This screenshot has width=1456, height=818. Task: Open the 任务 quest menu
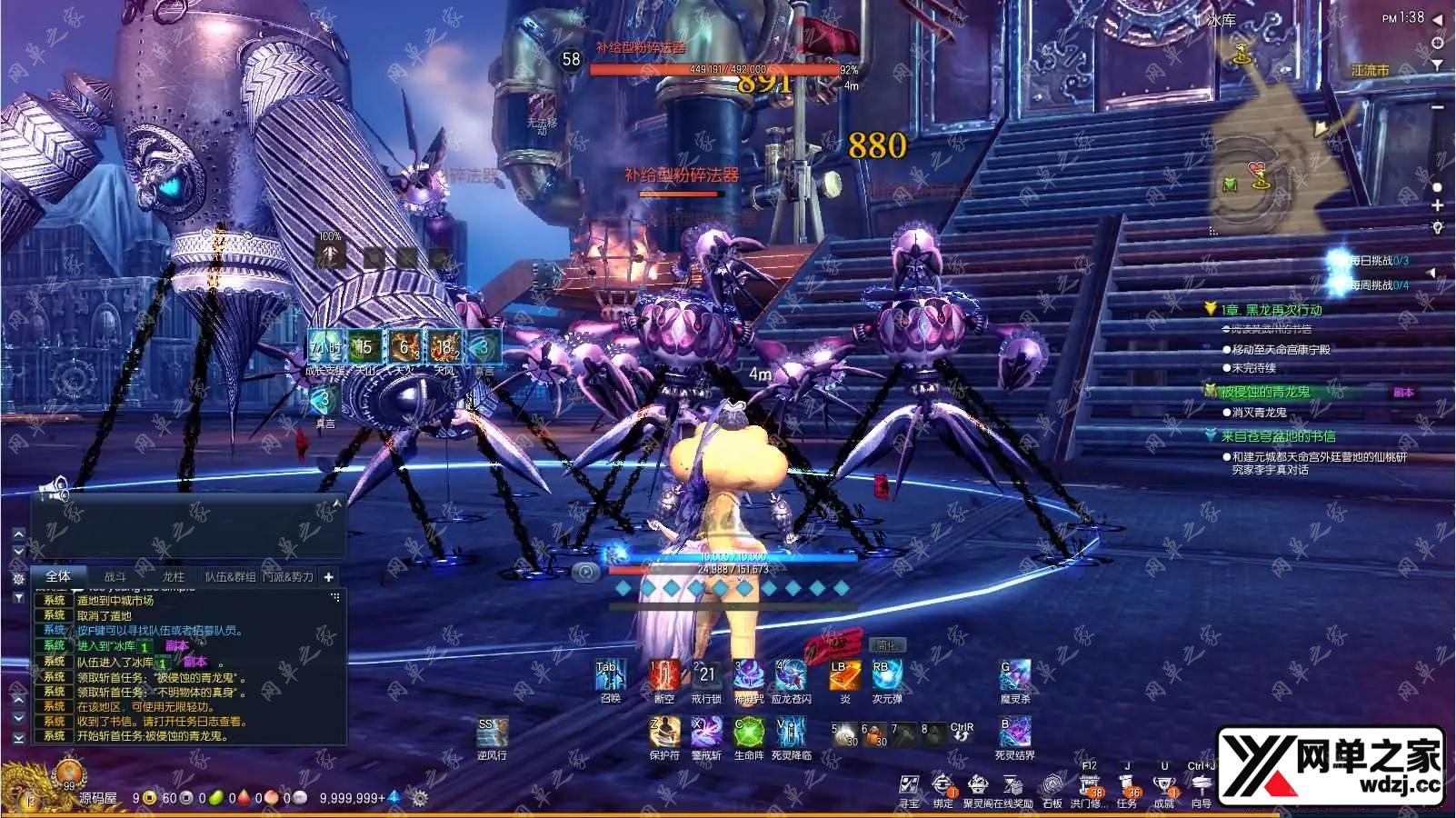pos(1127,787)
